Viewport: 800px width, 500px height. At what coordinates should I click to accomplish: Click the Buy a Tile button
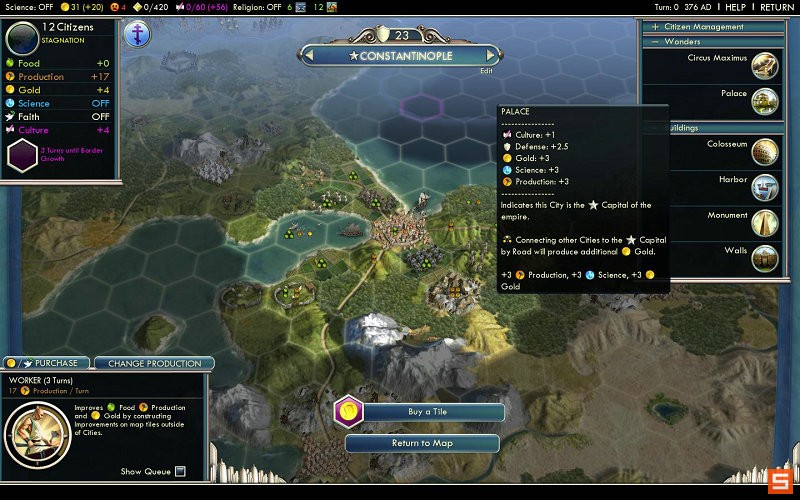[x=432, y=411]
